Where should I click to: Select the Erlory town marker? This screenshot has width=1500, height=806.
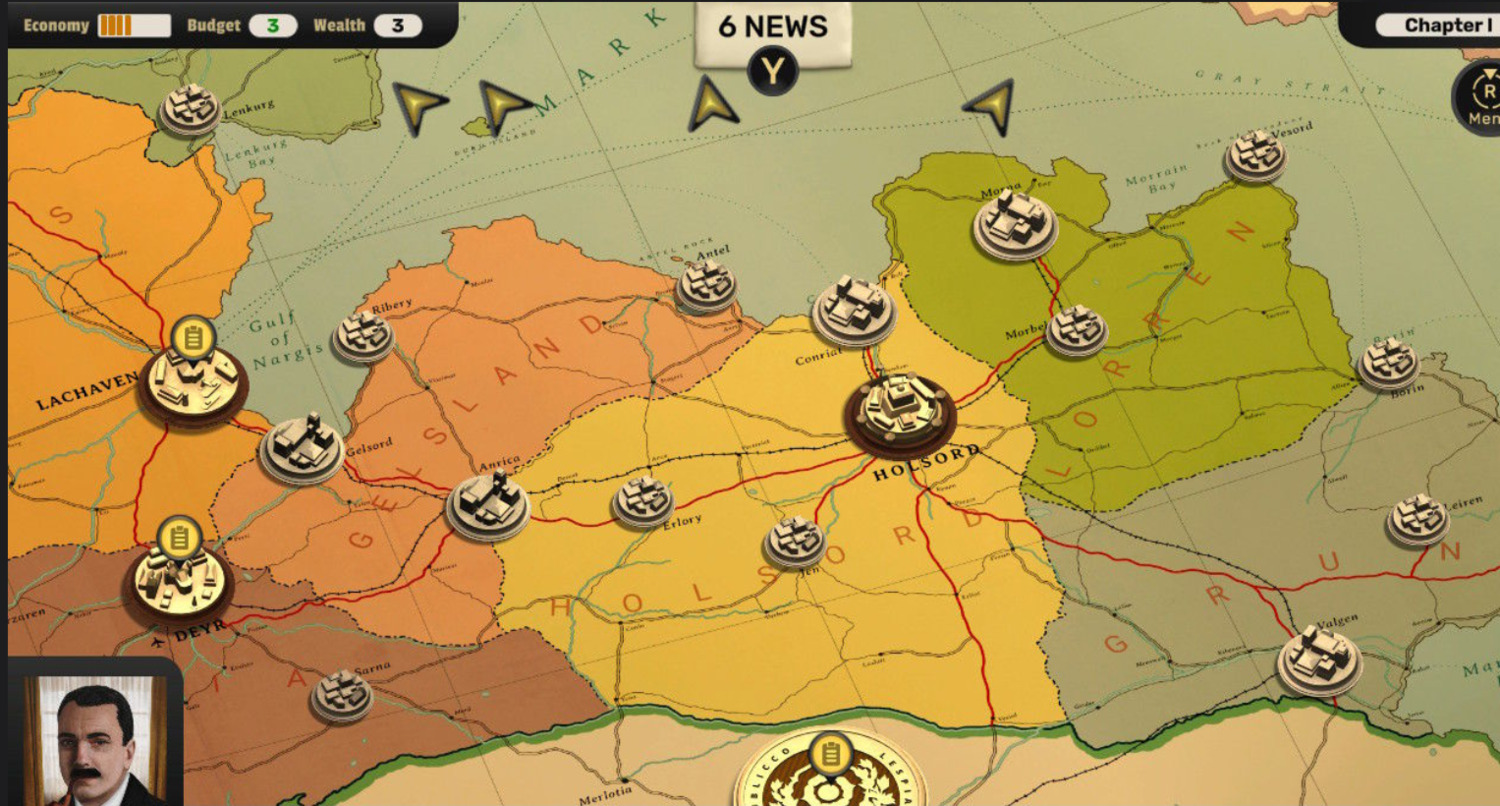point(642,500)
